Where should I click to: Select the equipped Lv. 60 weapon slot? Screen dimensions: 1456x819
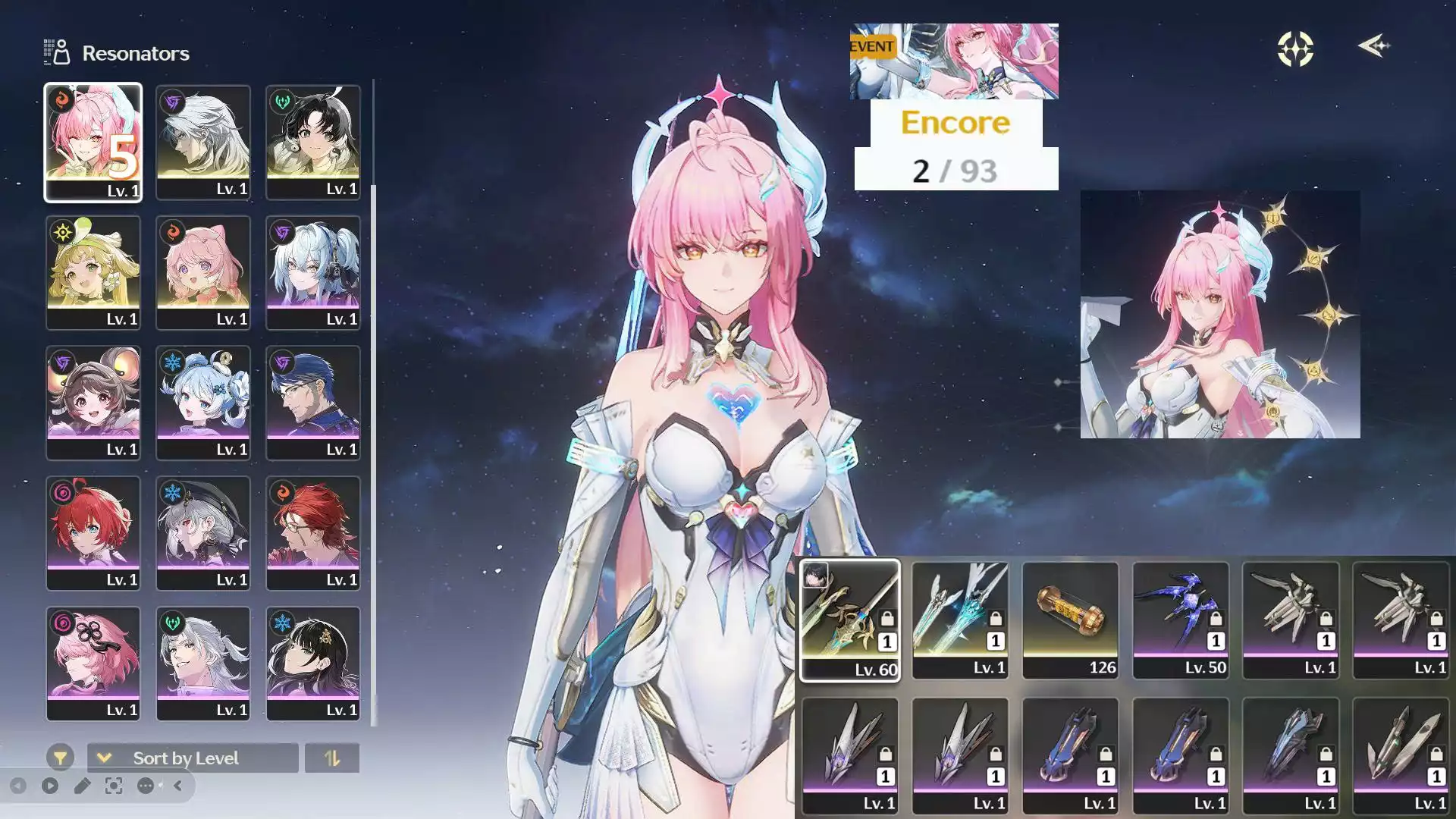click(849, 620)
